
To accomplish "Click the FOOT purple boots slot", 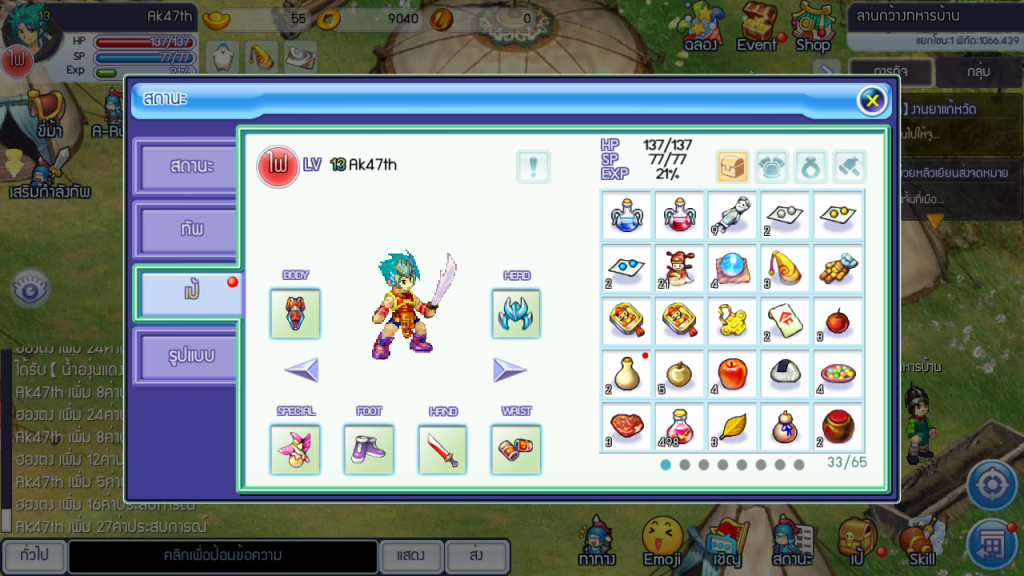I will coord(369,449).
